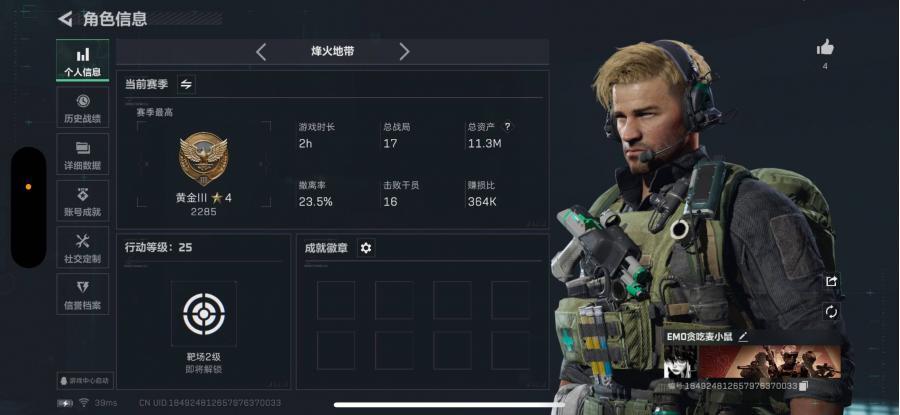View the 信誉档案 tab
The image size is (900, 415).
pyautogui.click(x=82, y=294)
